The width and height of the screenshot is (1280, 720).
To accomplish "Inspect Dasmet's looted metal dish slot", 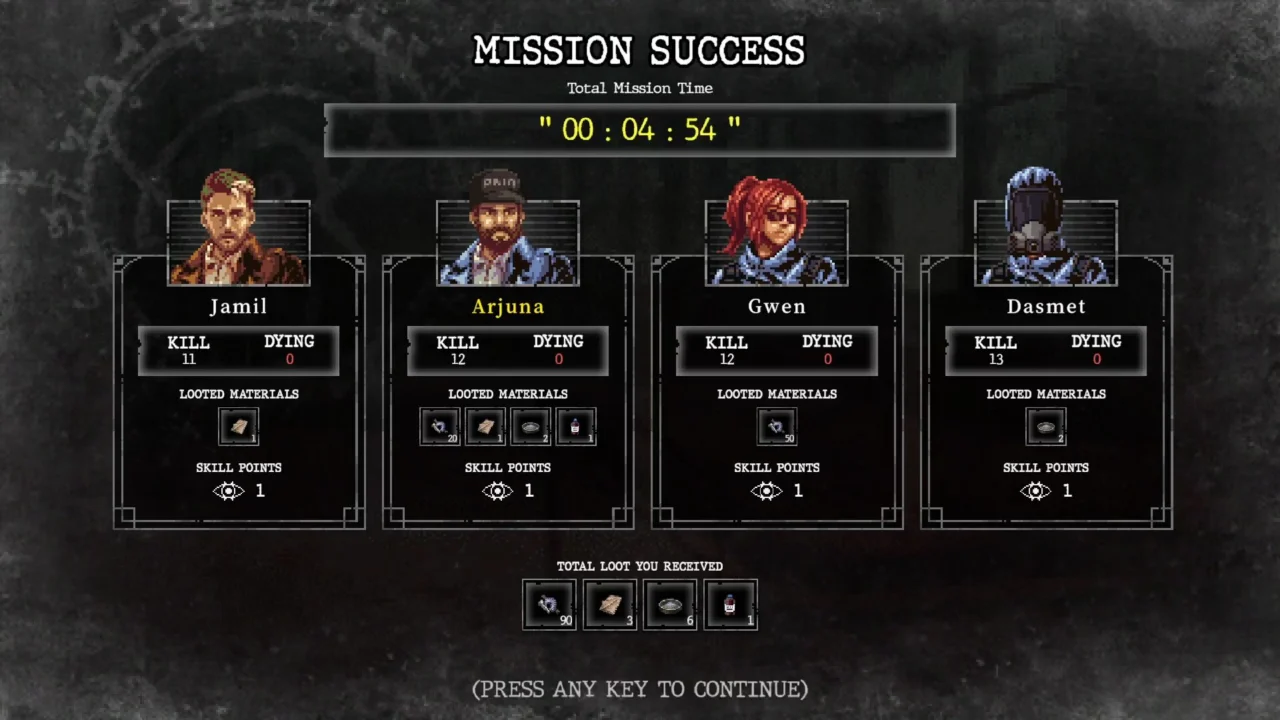I will [1046, 427].
